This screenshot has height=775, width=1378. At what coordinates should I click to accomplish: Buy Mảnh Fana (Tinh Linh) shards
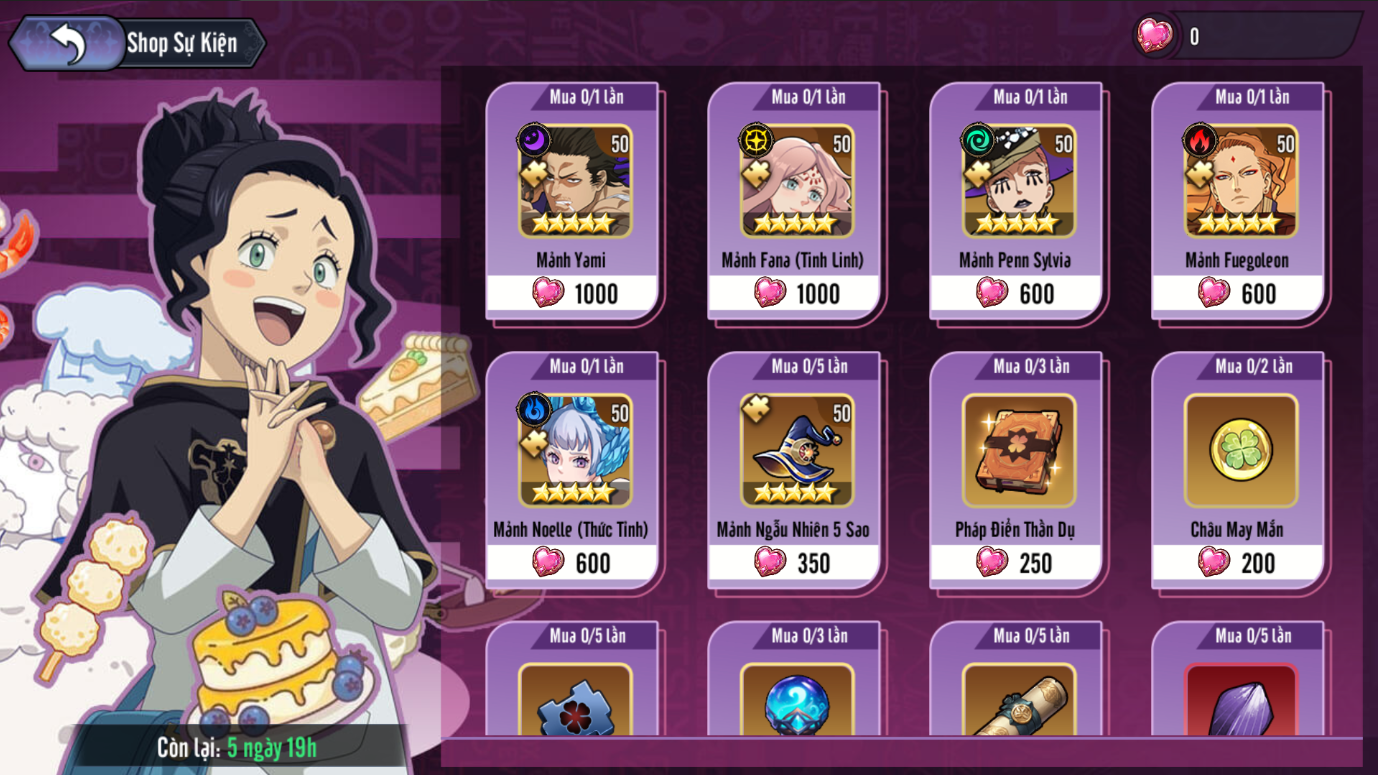796,200
